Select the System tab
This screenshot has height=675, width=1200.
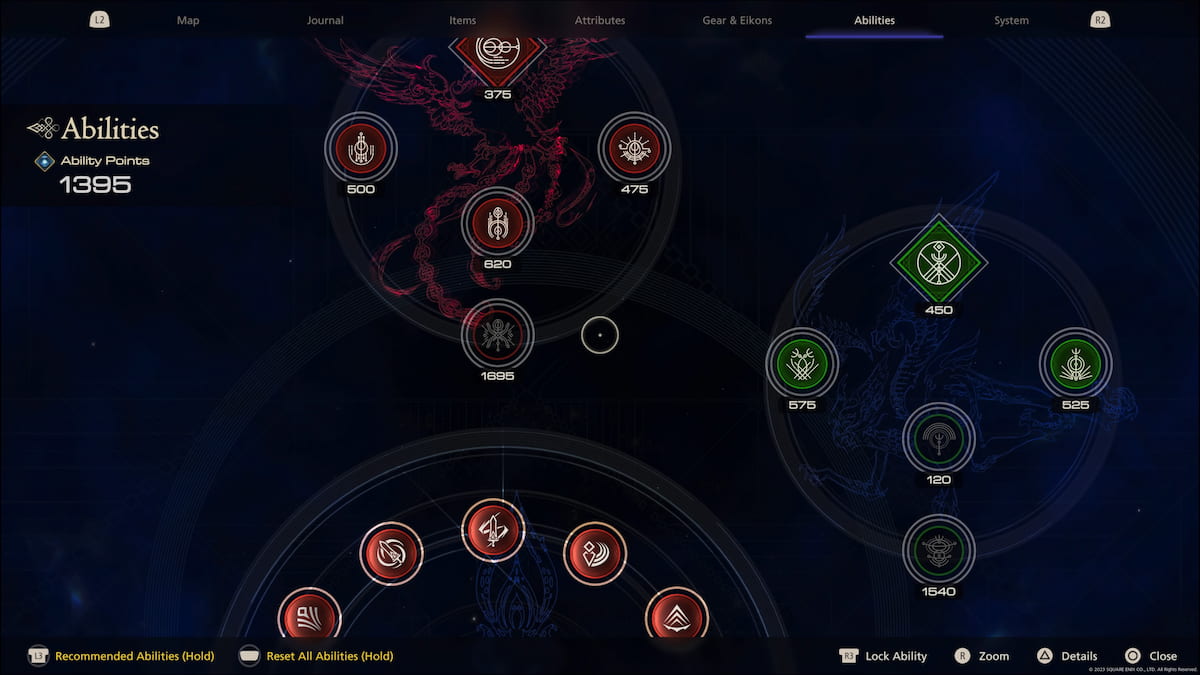point(1011,20)
